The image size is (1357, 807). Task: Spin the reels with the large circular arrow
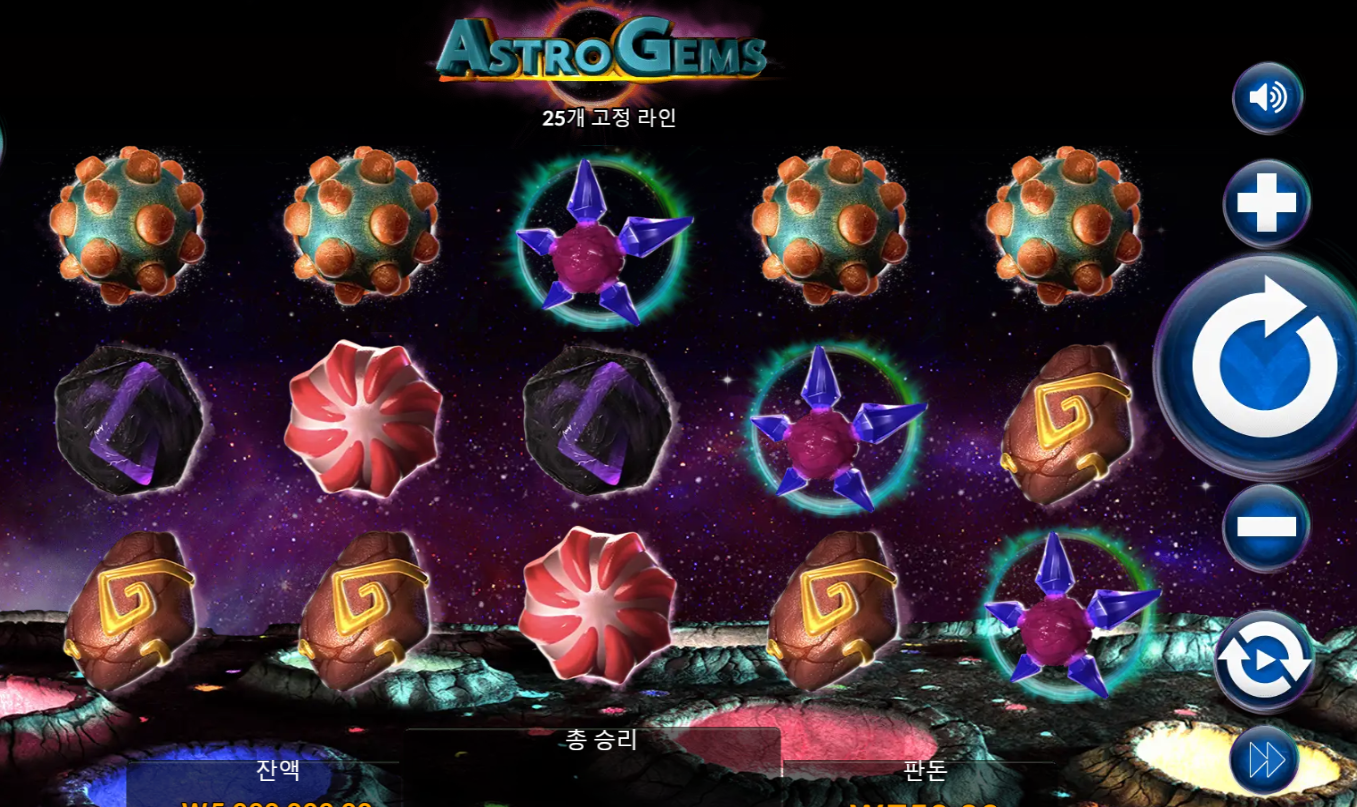coord(1263,363)
